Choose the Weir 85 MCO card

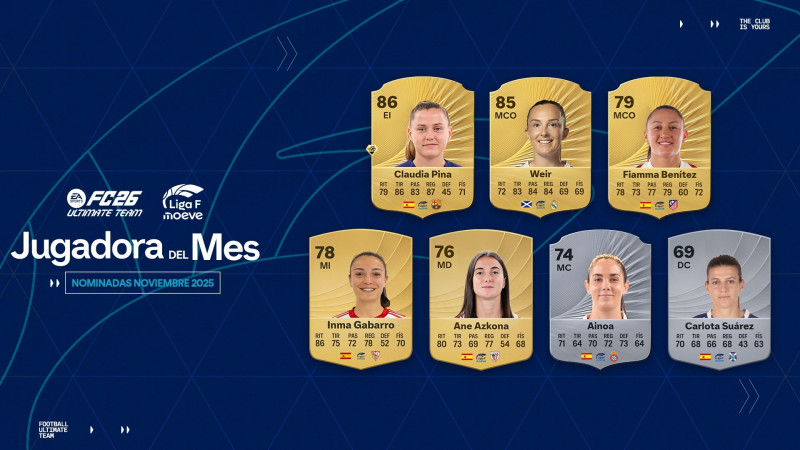click(x=541, y=145)
